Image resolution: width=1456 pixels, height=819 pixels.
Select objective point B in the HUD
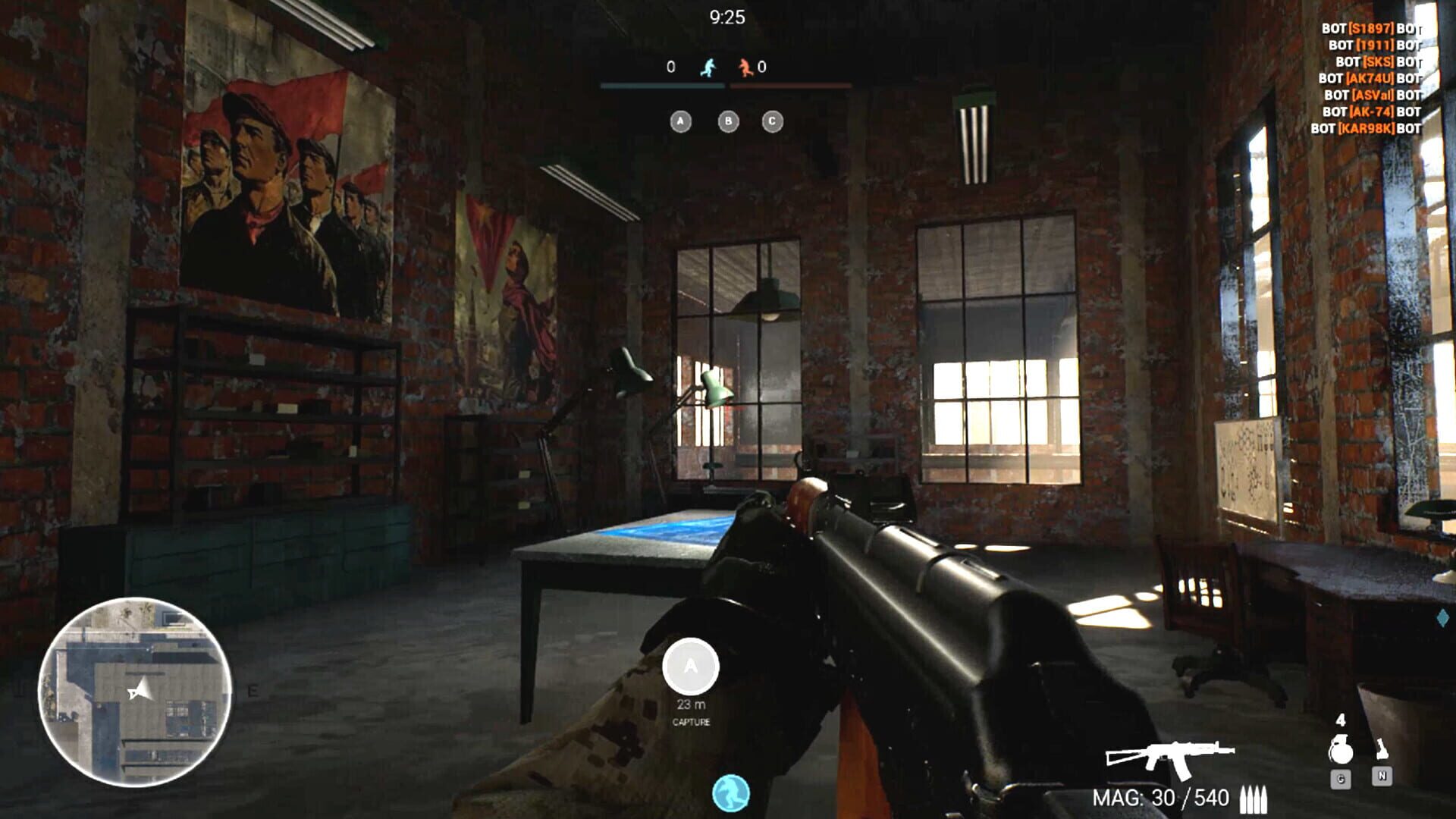[x=728, y=120]
